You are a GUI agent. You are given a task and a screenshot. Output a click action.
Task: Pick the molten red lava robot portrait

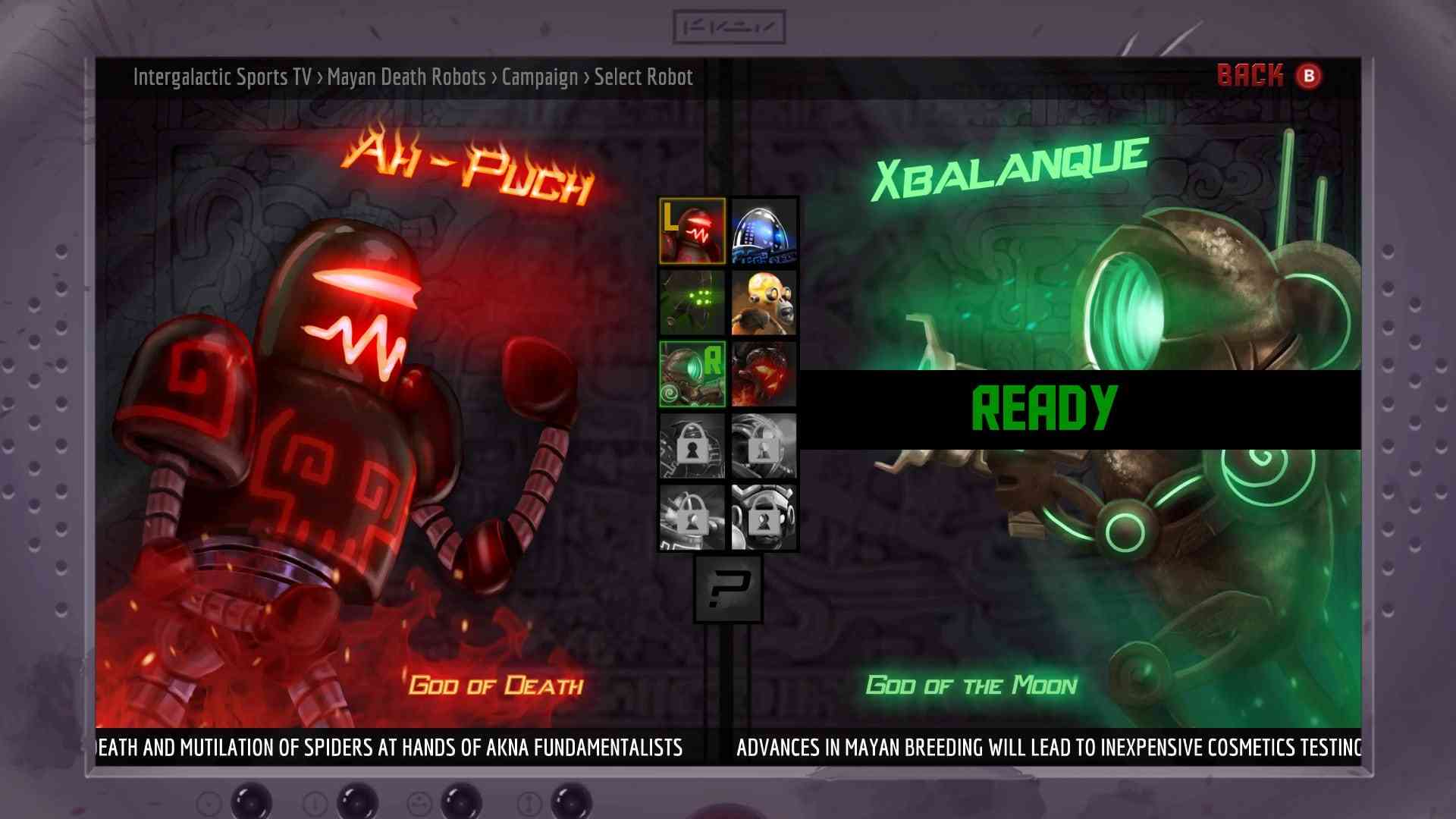pos(764,375)
